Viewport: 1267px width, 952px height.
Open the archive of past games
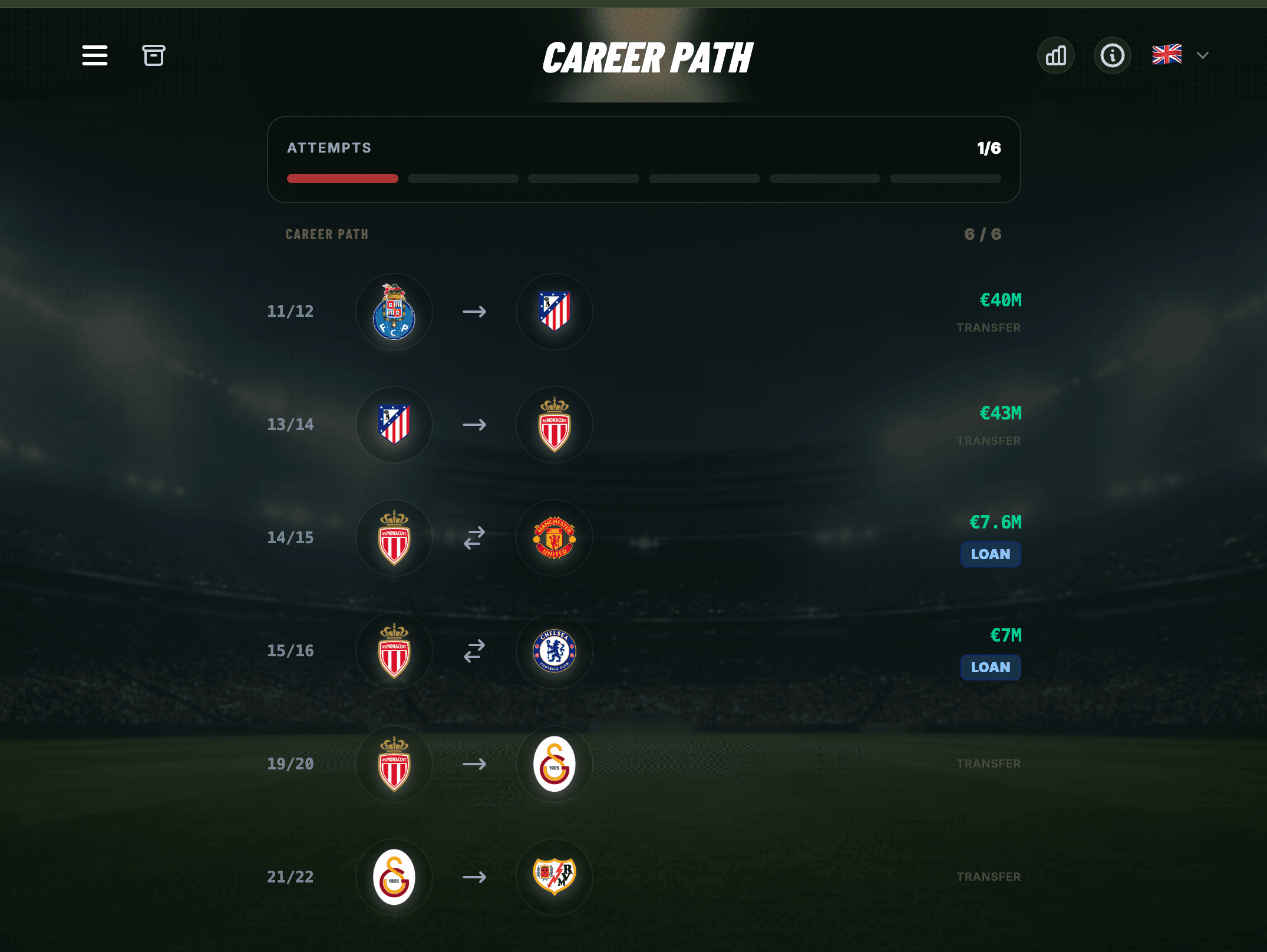(154, 55)
